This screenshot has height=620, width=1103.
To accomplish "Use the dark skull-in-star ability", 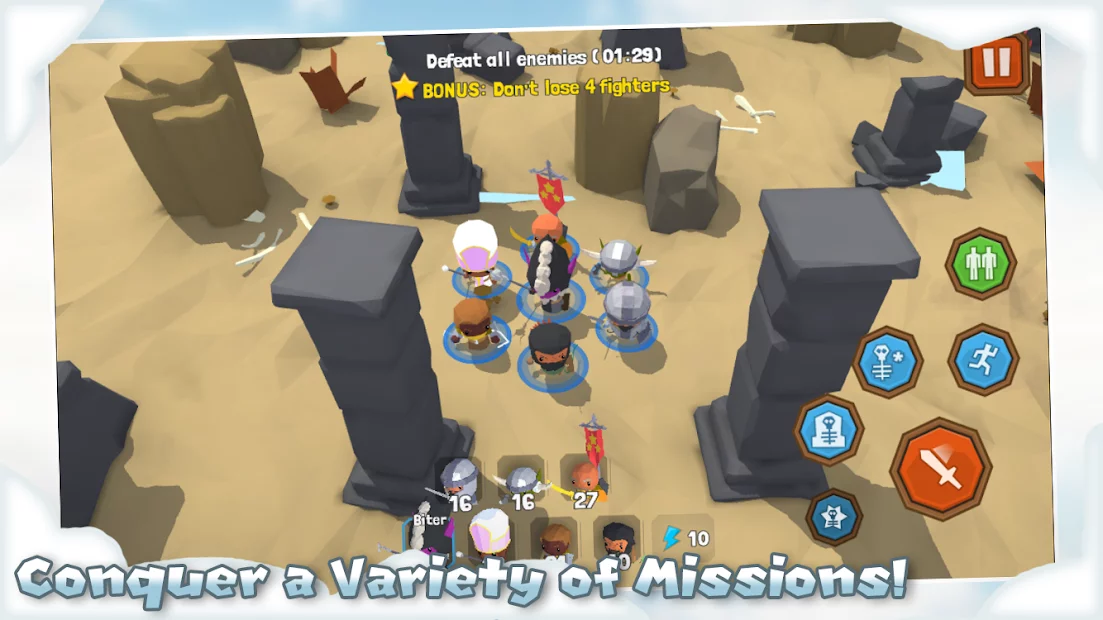I will click(833, 516).
